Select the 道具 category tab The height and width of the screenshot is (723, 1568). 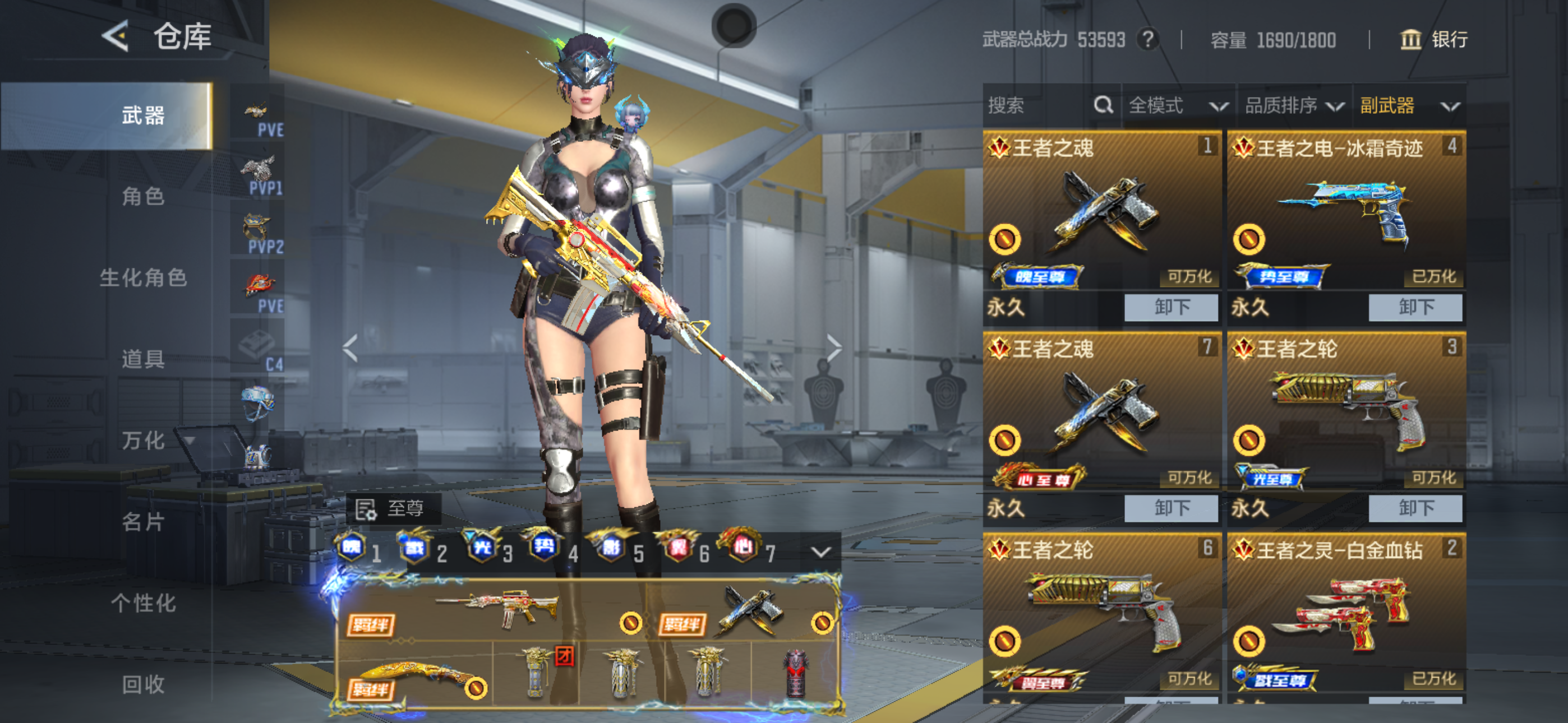pyautogui.click(x=143, y=359)
